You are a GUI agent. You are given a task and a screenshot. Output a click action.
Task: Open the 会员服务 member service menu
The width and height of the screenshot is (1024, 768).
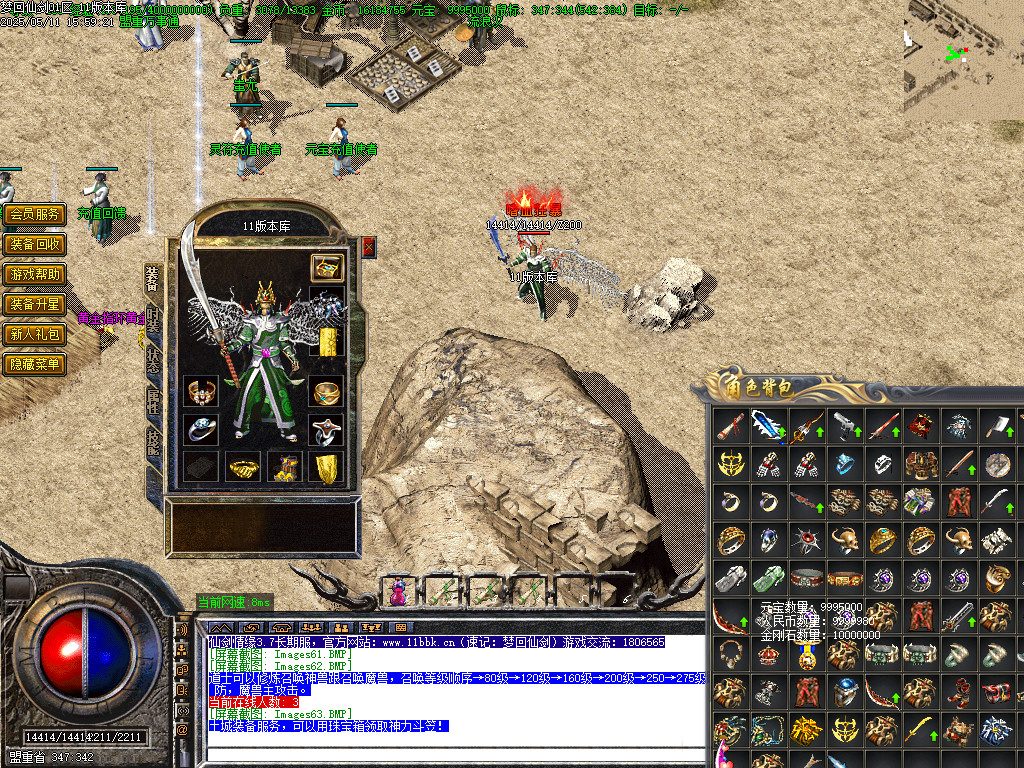click(34, 214)
